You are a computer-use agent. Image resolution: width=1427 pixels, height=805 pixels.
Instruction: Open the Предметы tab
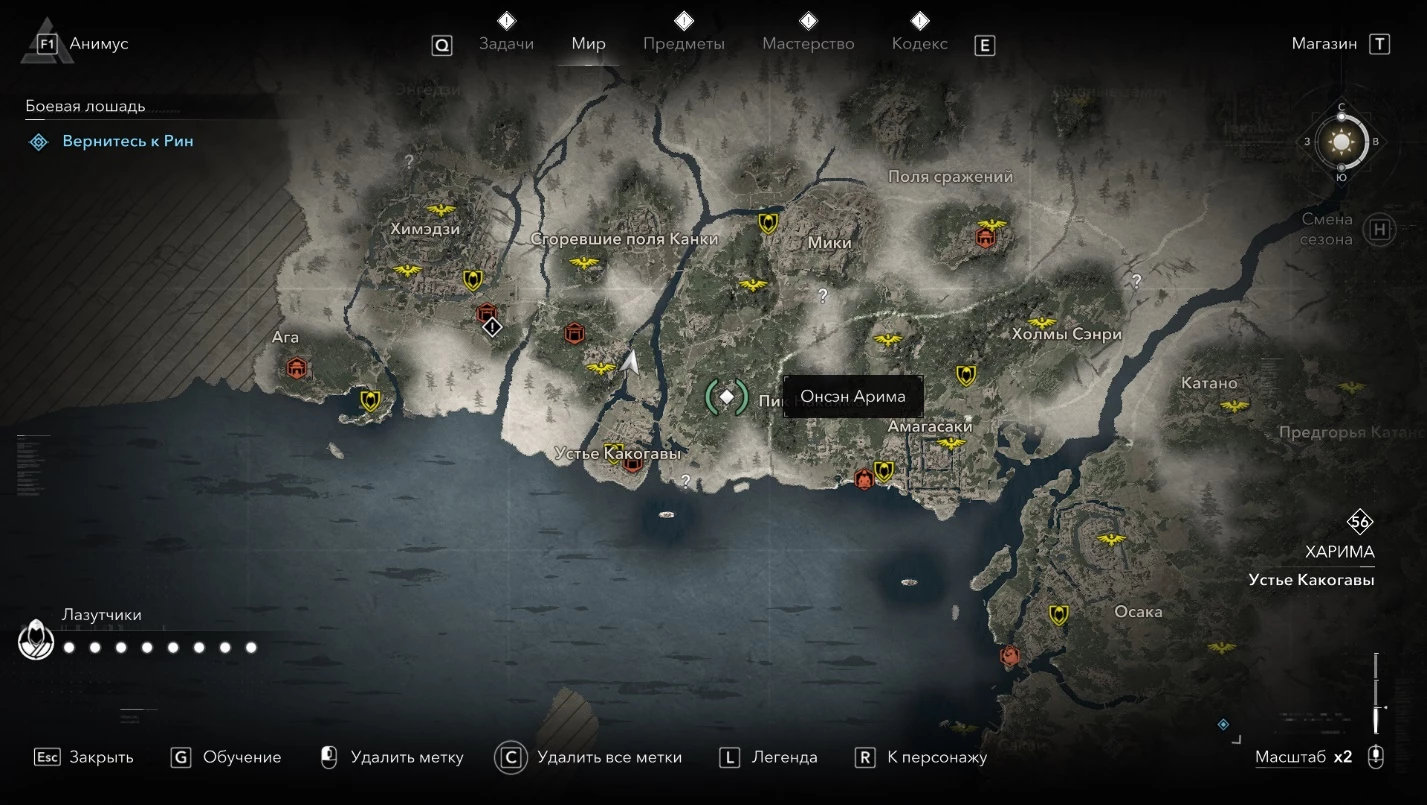coord(684,44)
